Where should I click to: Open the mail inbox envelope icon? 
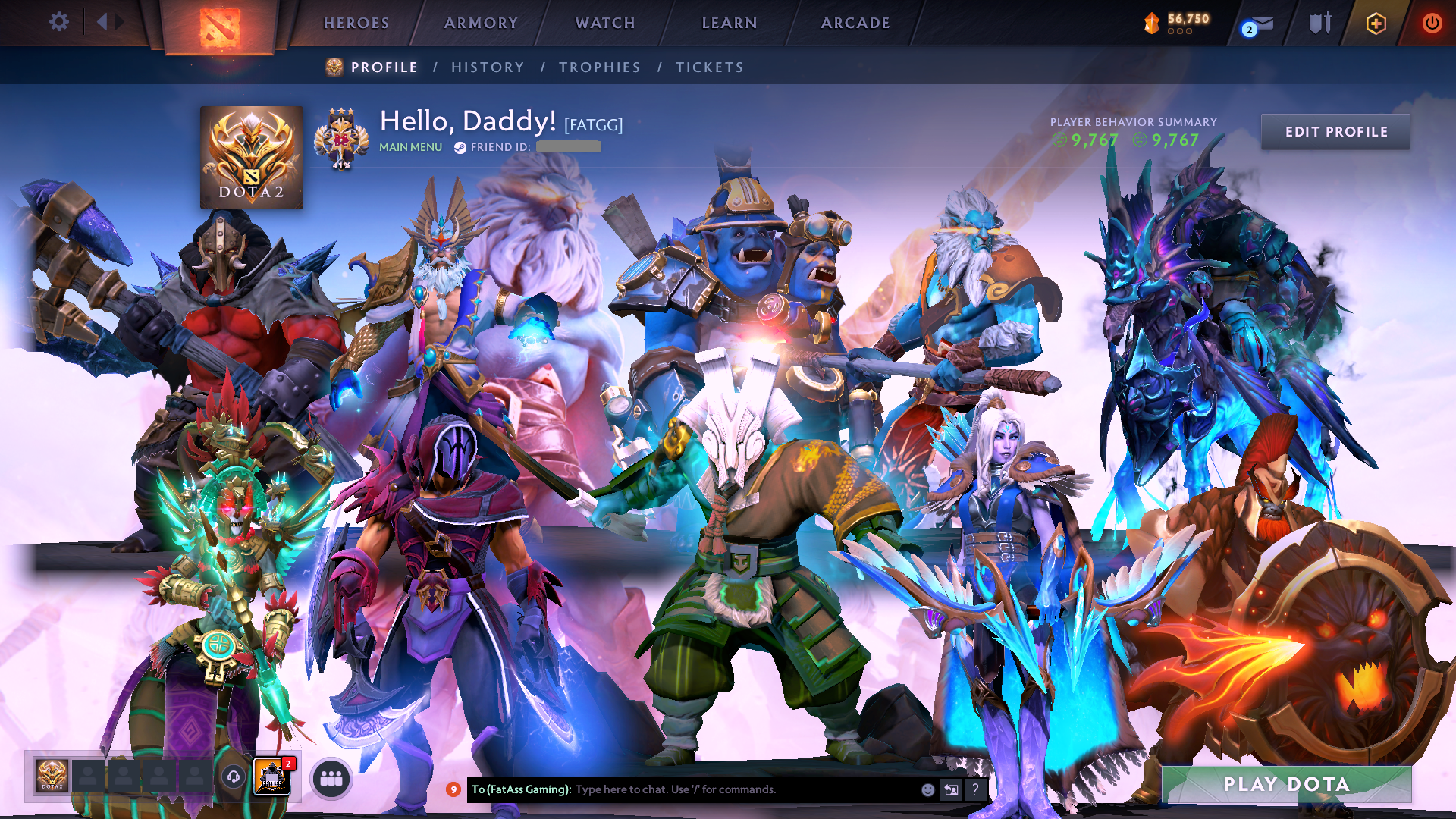pyautogui.click(x=1261, y=24)
